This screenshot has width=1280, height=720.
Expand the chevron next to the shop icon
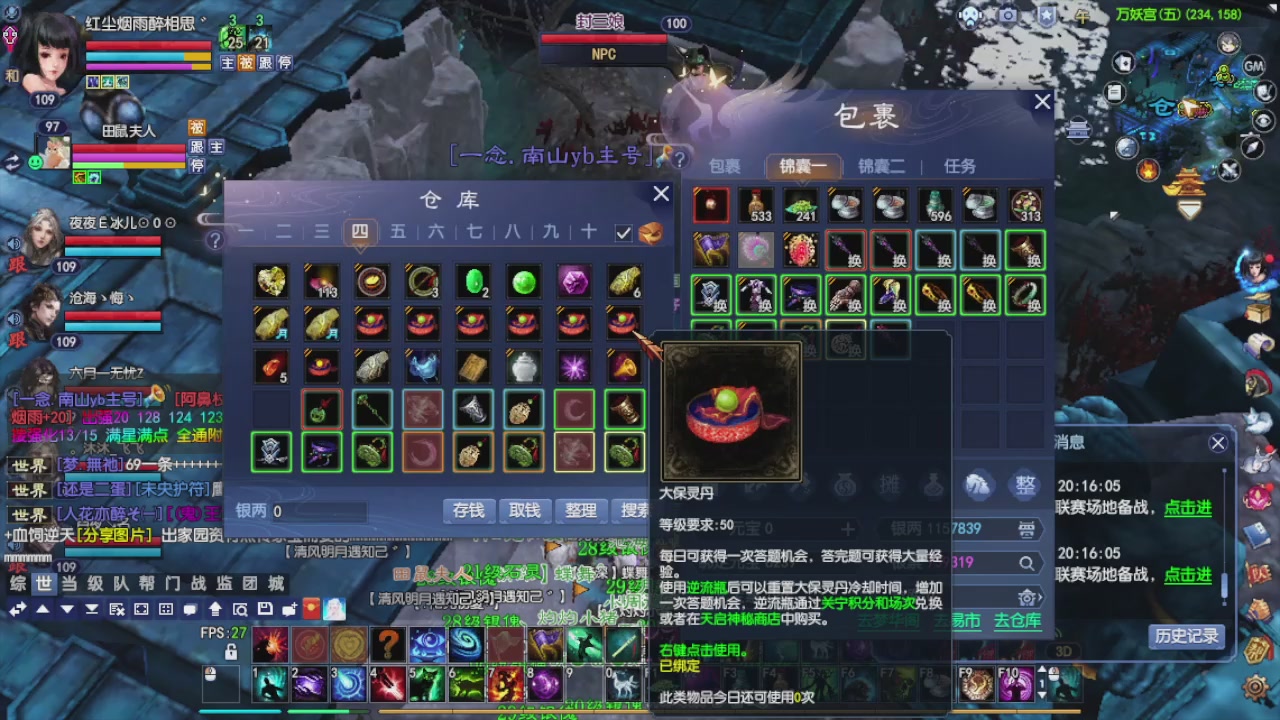(x=1040, y=597)
